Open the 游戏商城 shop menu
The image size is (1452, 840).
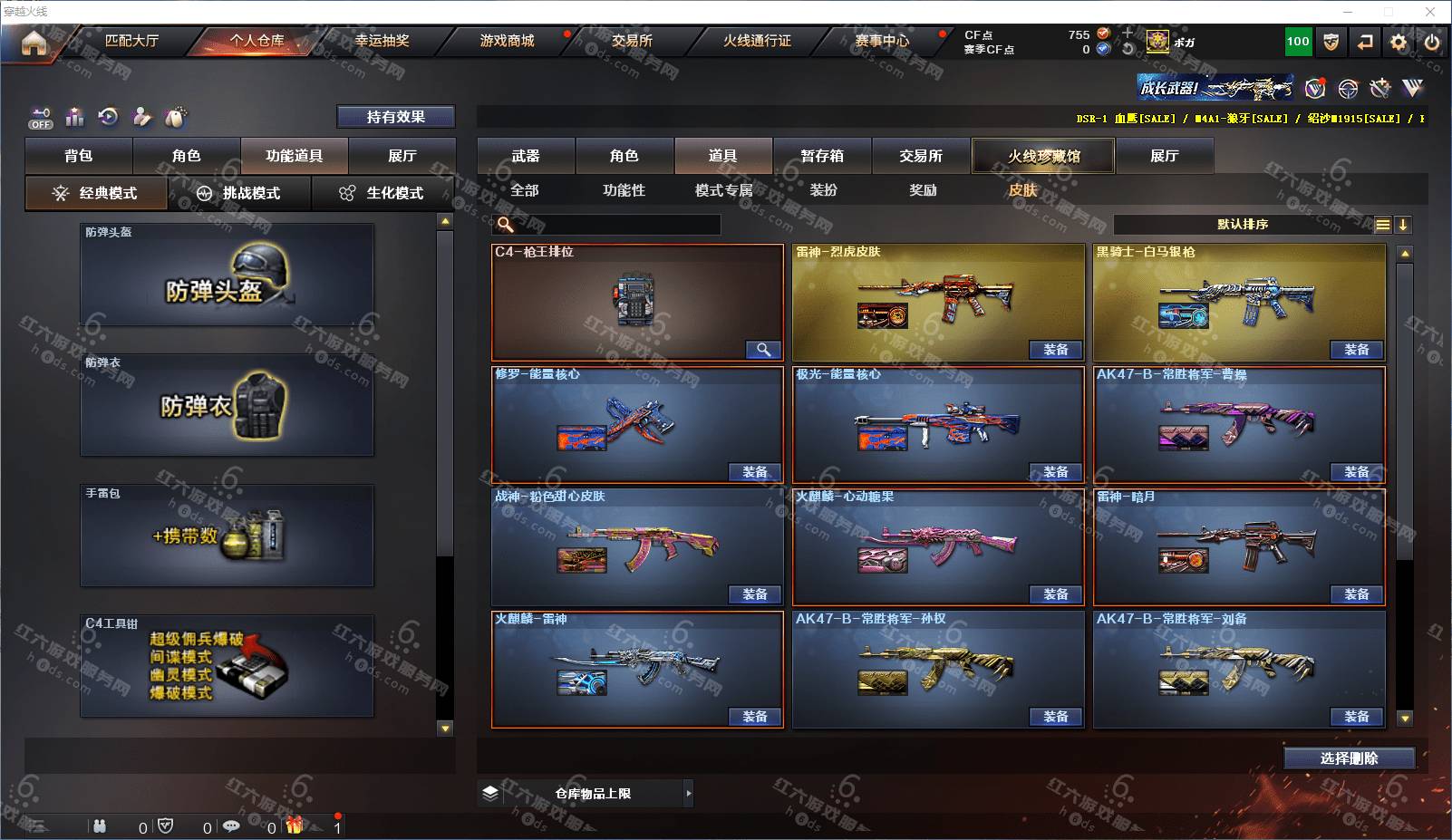pyautogui.click(x=507, y=41)
